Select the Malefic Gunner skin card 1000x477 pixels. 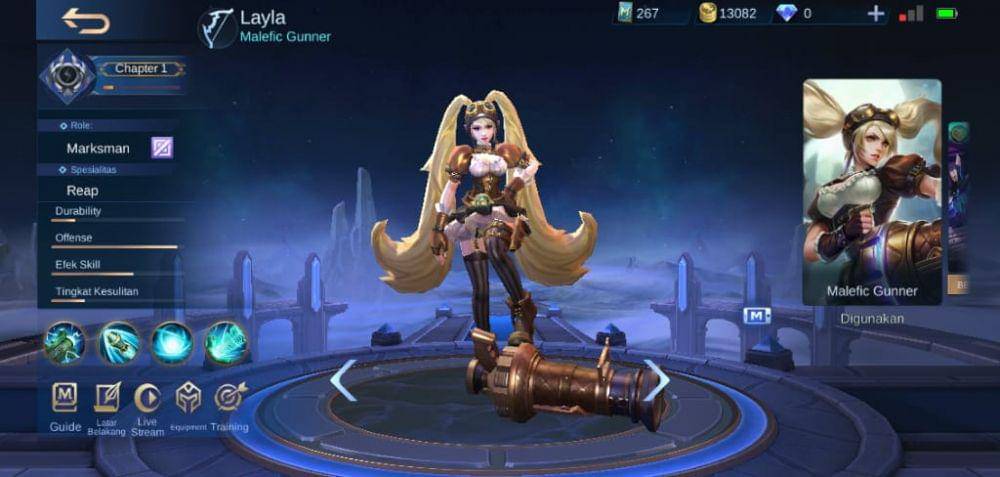pos(872,192)
